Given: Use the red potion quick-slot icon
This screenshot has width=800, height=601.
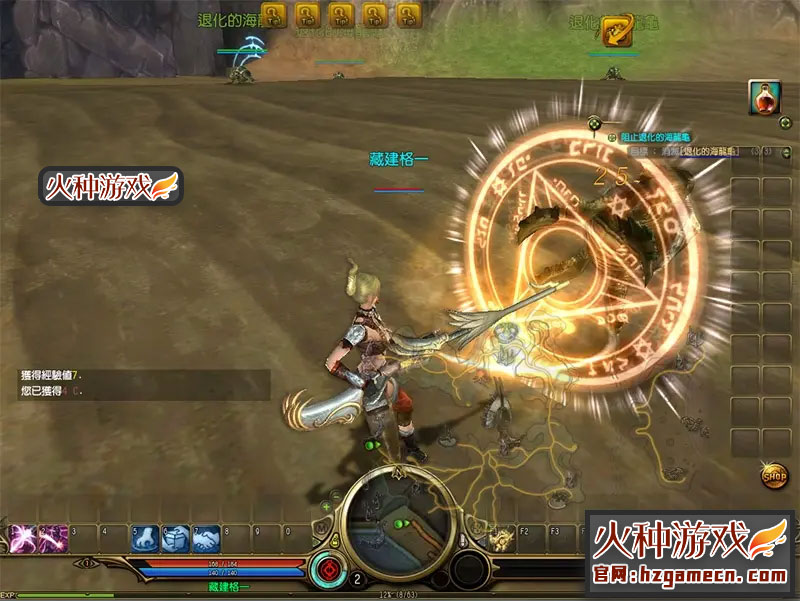Looking at the screenshot, I should click(x=764, y=98).
